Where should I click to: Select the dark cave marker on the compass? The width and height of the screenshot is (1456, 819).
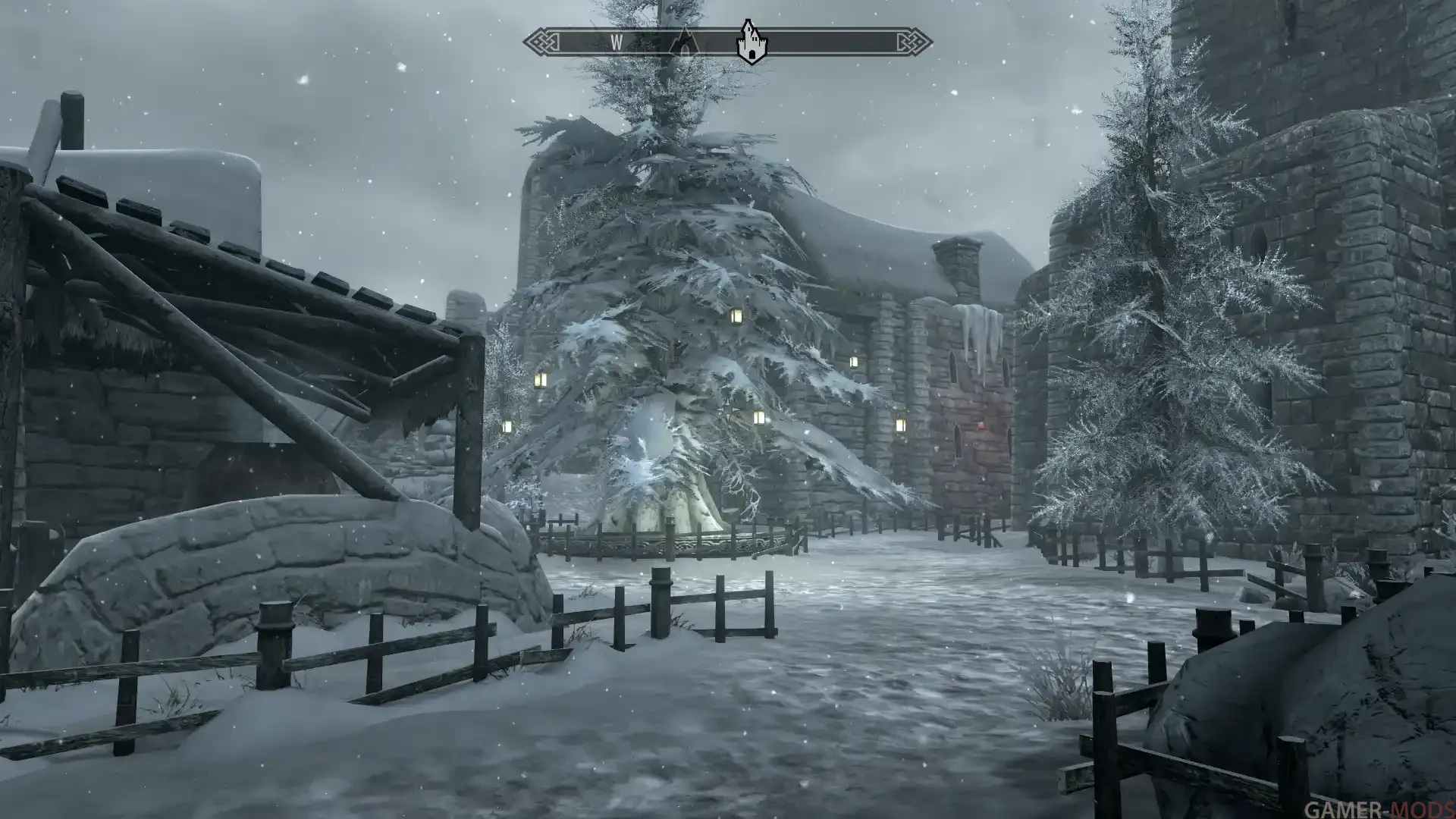pyautogui.click(x=686, y=42)
